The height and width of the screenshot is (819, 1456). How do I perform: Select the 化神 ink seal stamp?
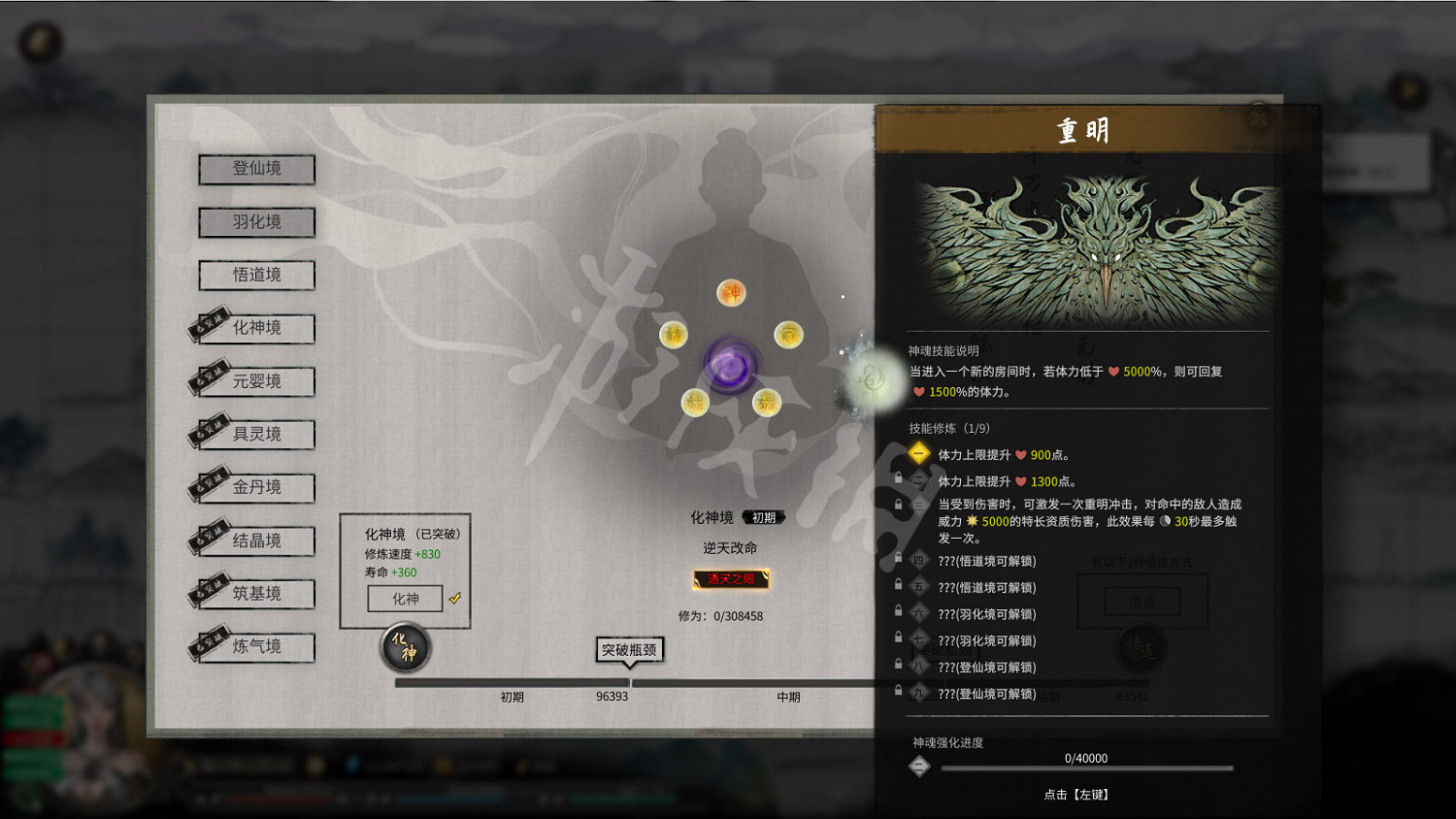click(x=405, y=648)
